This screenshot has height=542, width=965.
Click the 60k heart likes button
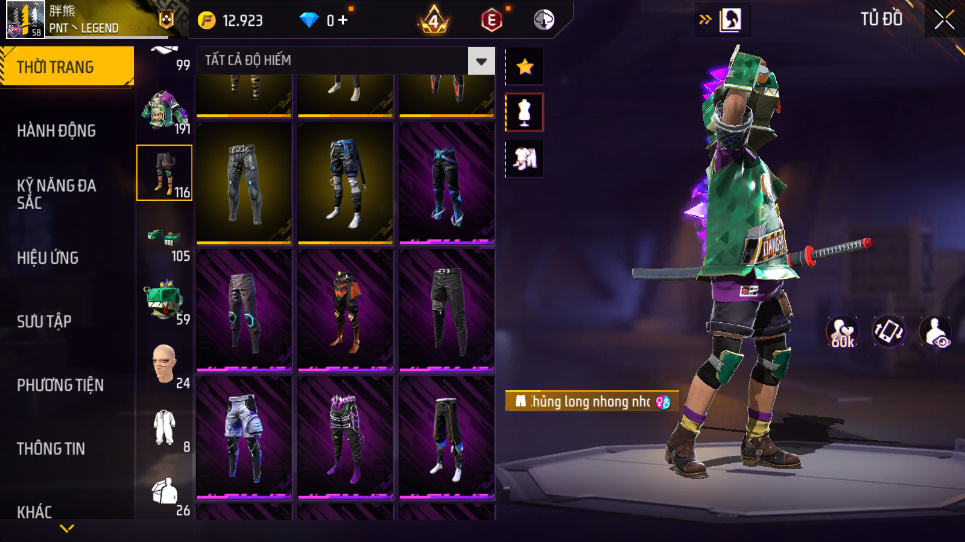pos(844,332)
